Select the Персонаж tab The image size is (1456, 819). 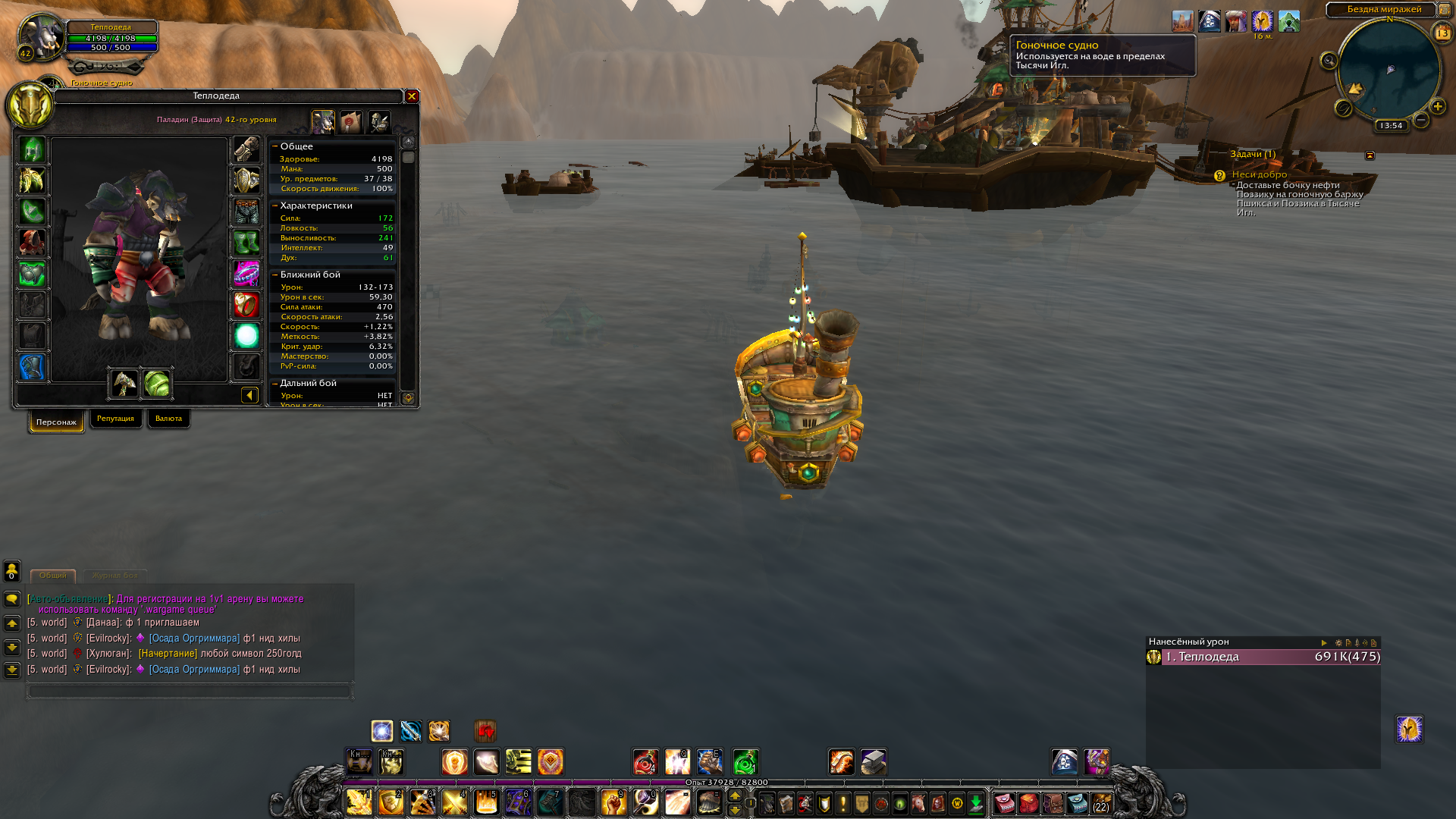pyautogui.click(x=56, y=422)
